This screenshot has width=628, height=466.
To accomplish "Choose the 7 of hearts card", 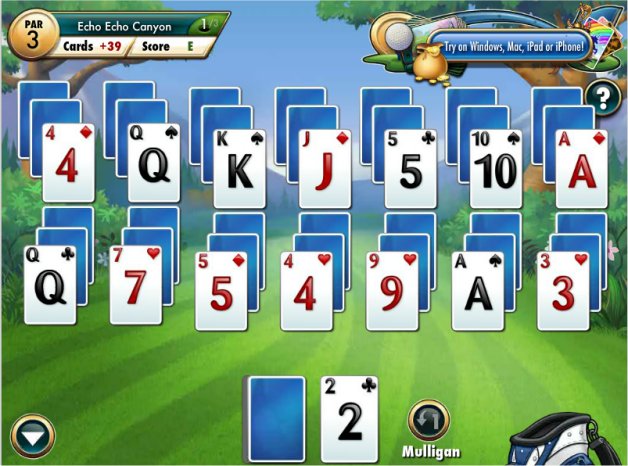I will pos(136,285).
